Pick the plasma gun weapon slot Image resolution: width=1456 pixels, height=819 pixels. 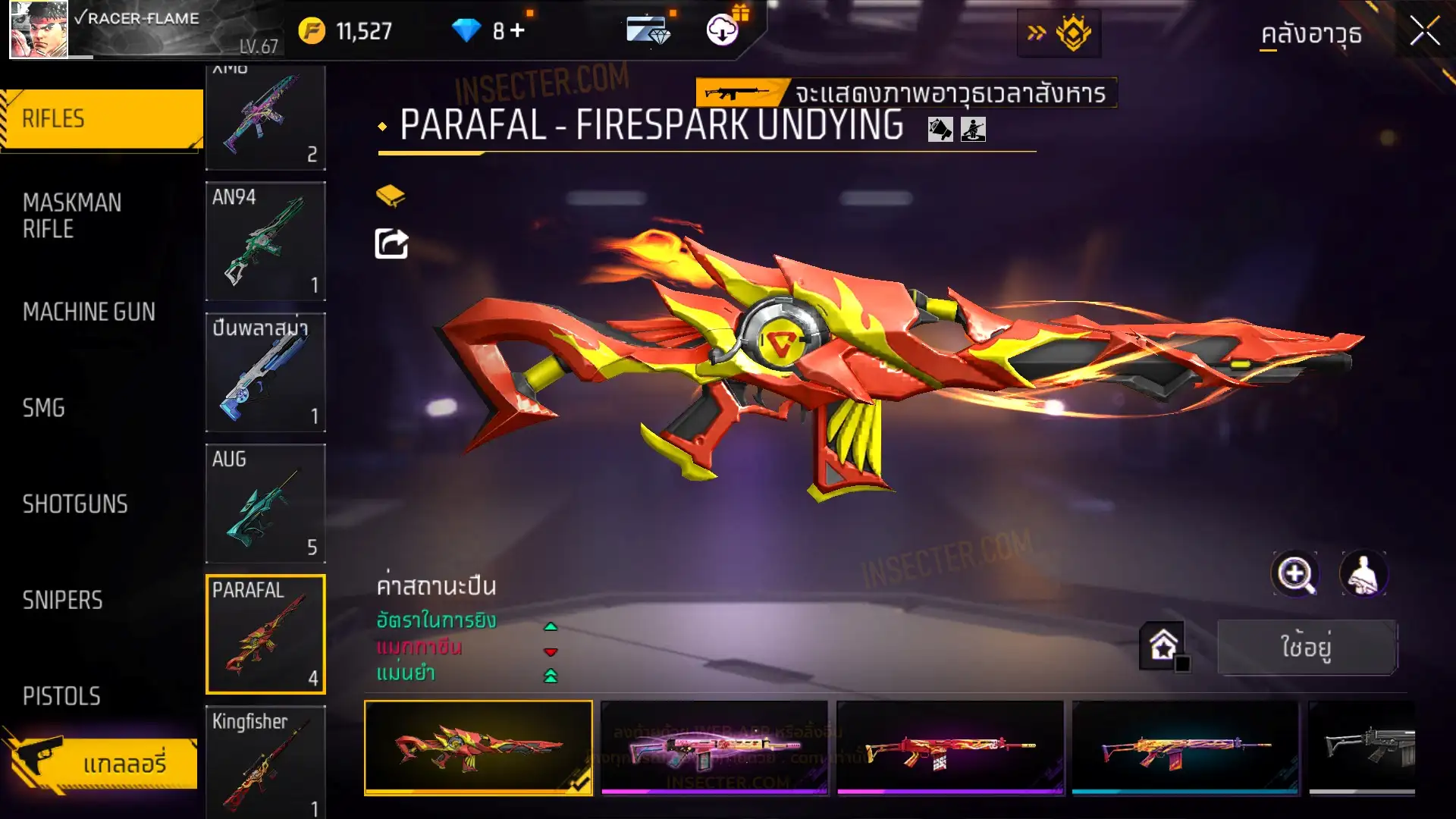[x=265, y=372]
